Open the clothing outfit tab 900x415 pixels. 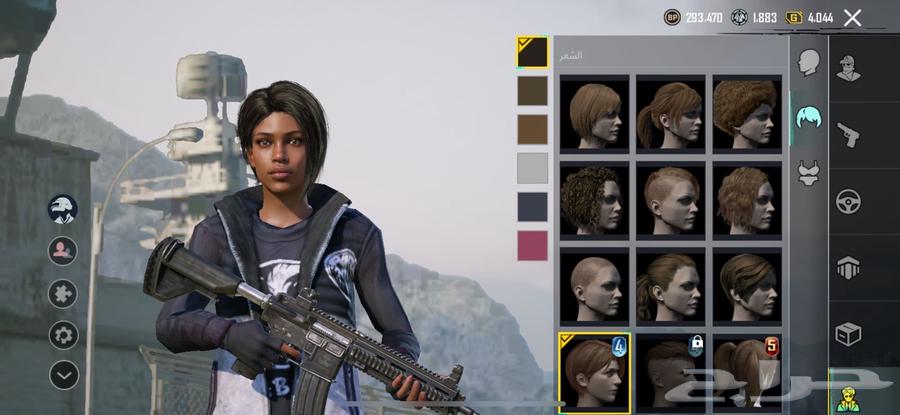808,173
